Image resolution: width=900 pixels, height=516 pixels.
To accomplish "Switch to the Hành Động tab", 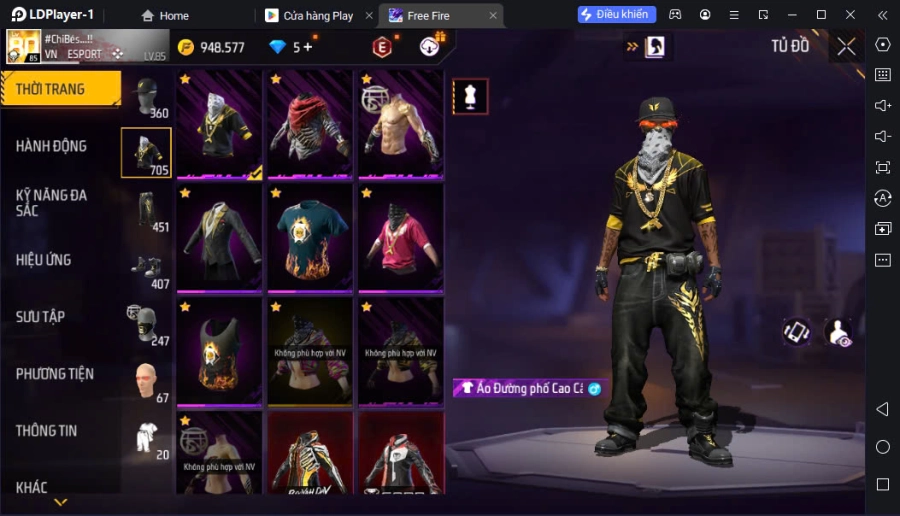I will pyautogui.click(x=51, y=146).
